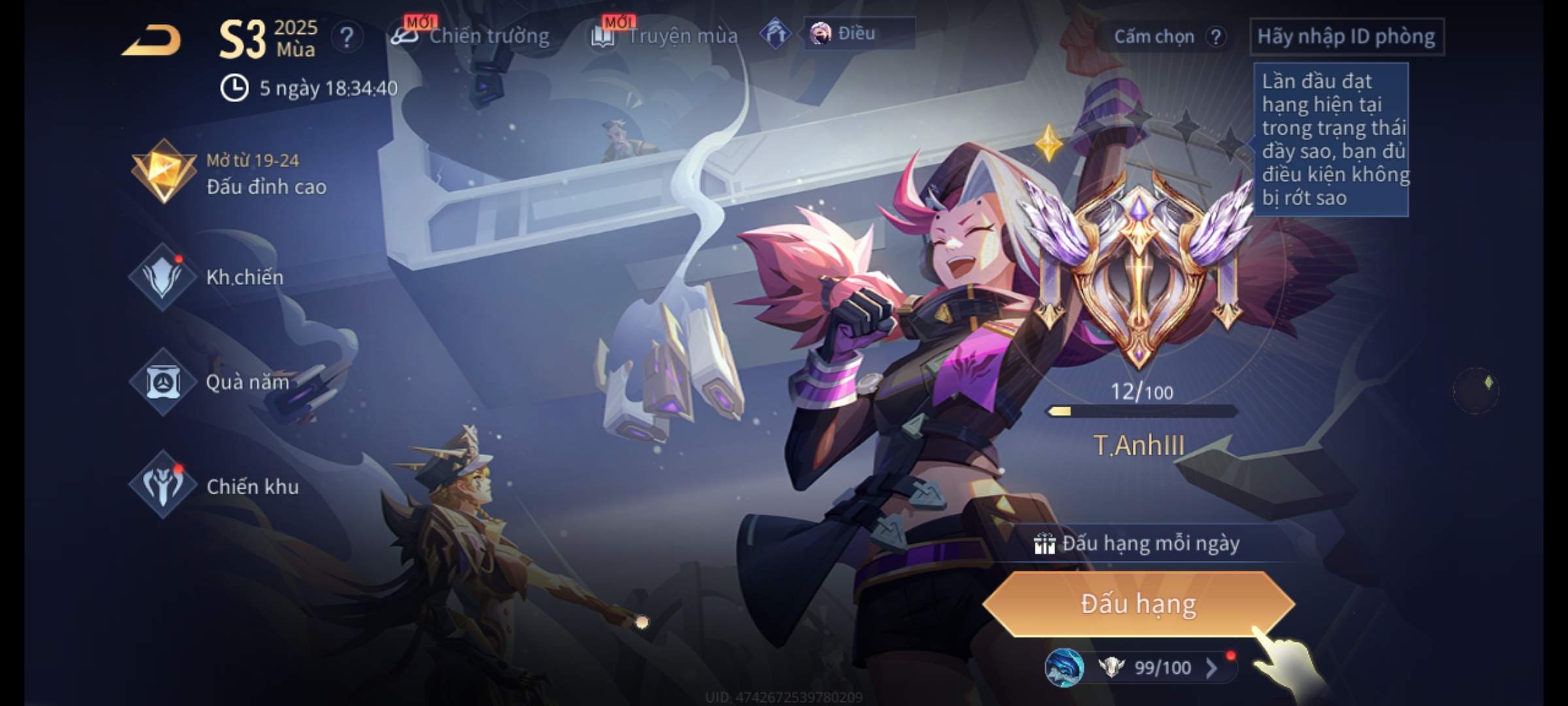Viewport: 1568px width, 706px height.
Task: Open Đấu đỉnh cao mode
Action: tap(229, 173)
